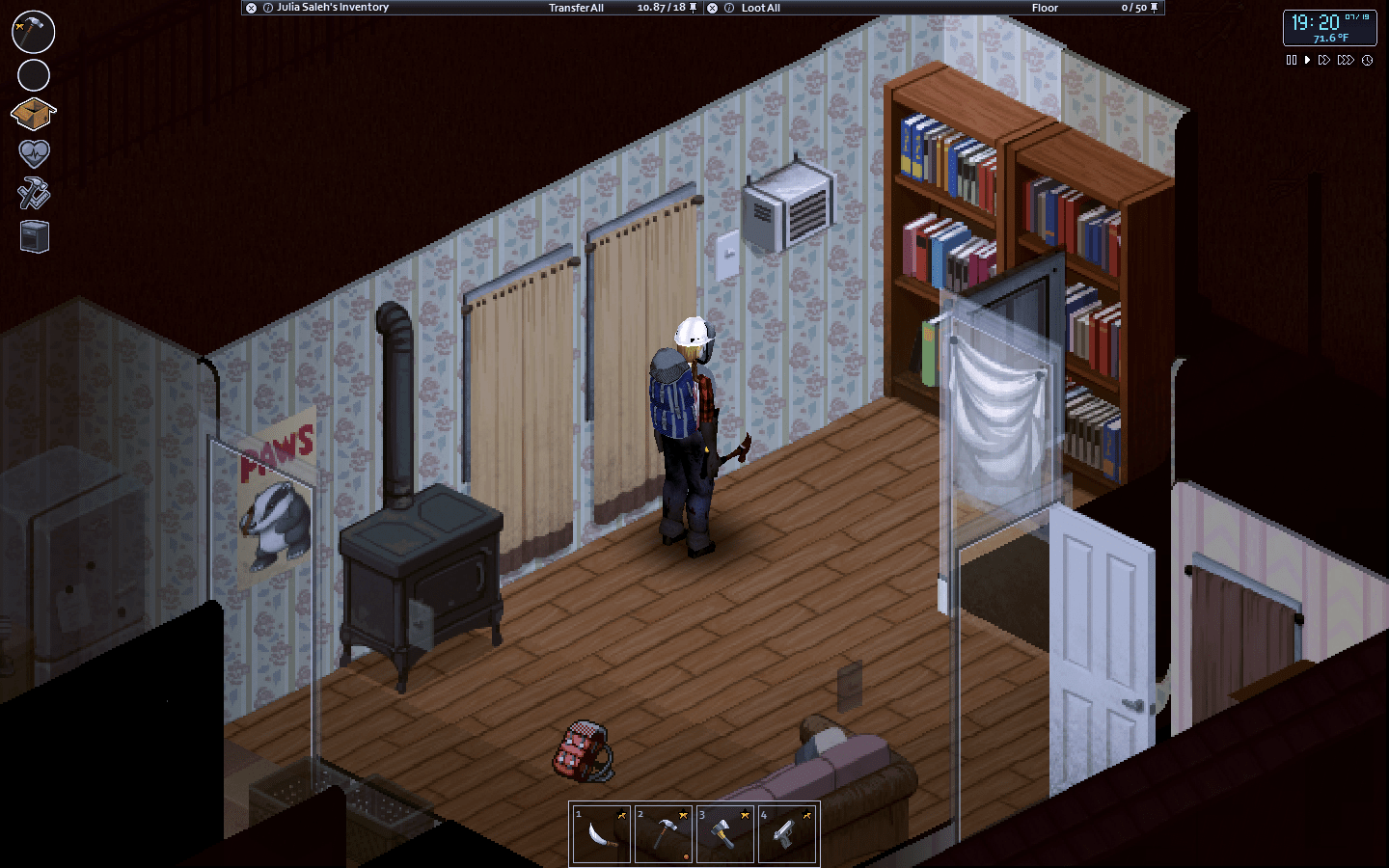
Task: Equip the axe in hotbar slot 3
Action: [725, 832]
